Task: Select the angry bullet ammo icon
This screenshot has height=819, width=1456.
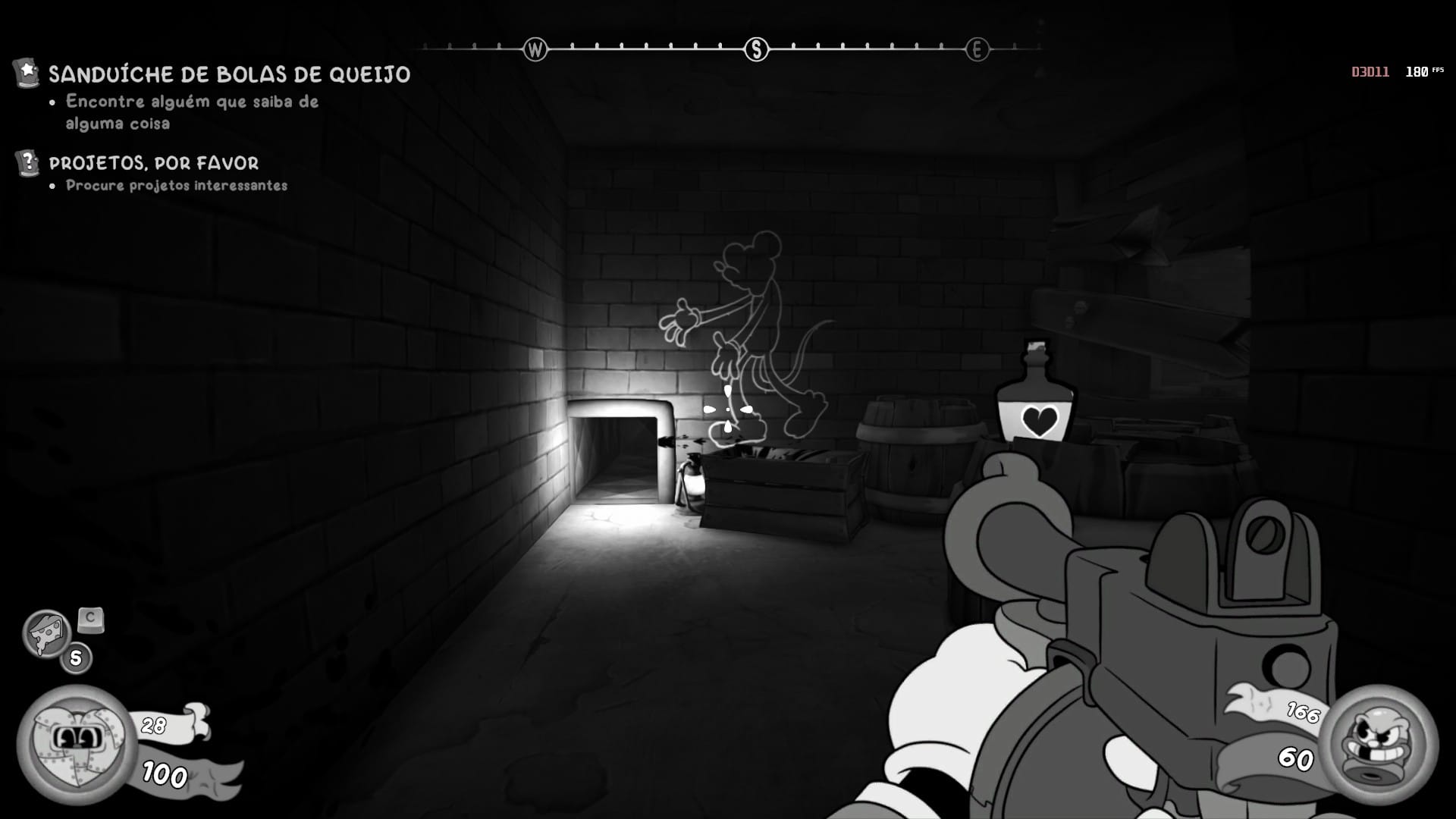Action: point(1377,744)
